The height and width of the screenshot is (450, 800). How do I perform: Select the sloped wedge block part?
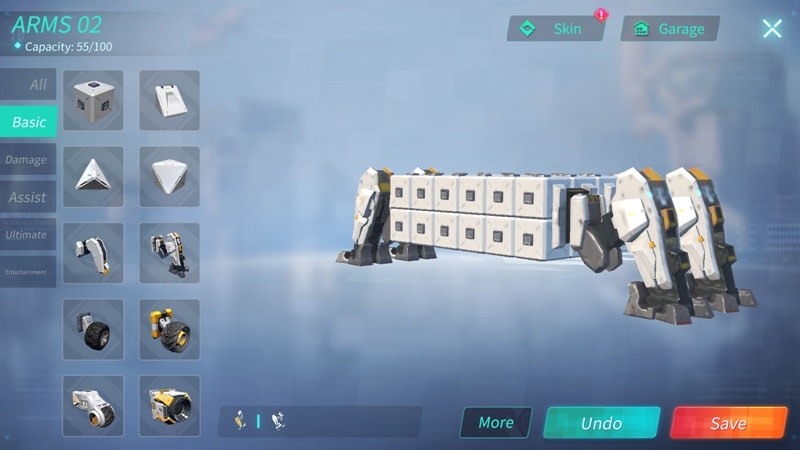point(169,100)
